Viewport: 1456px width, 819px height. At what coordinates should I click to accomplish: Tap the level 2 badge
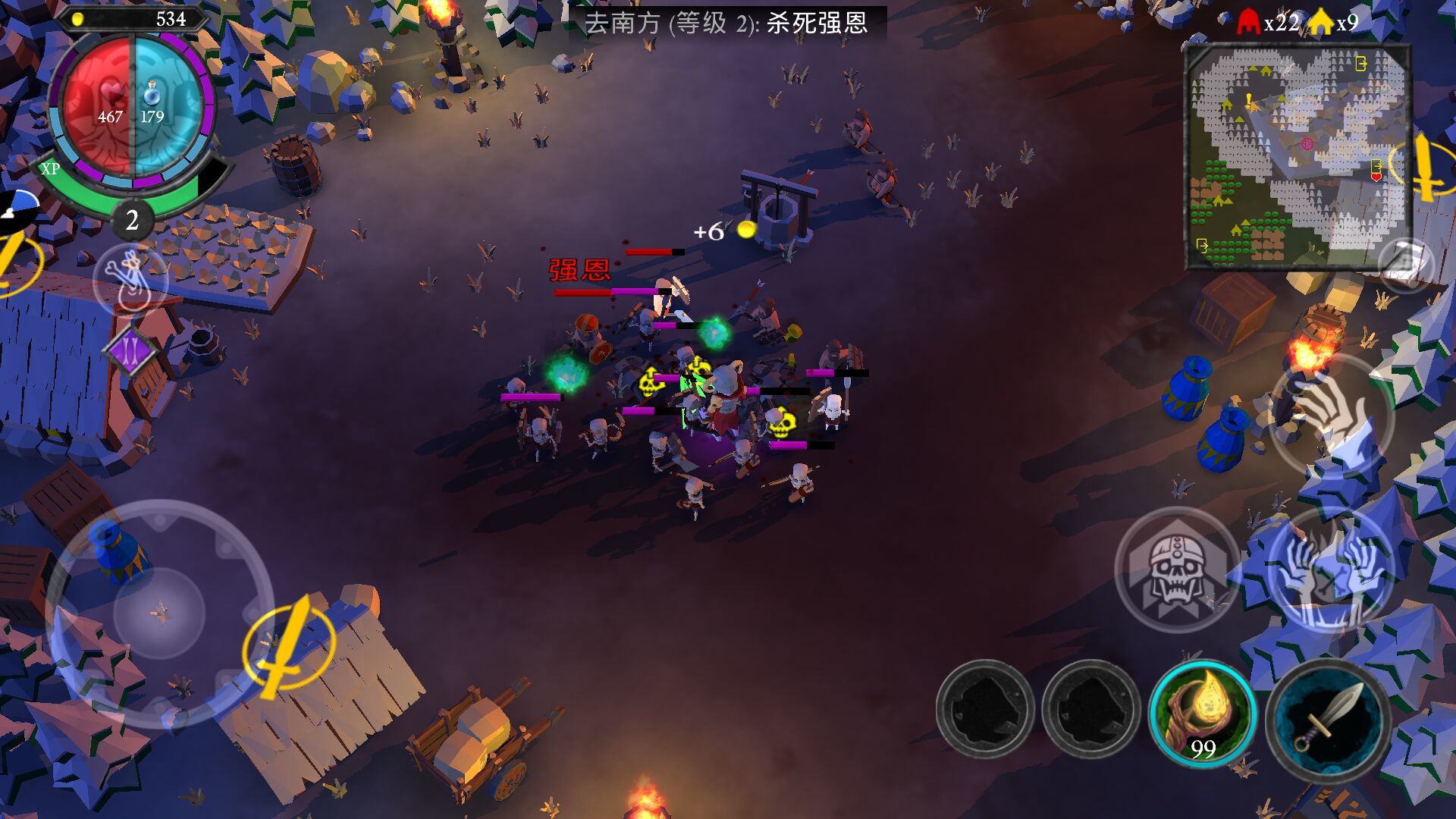pos(132,221)
